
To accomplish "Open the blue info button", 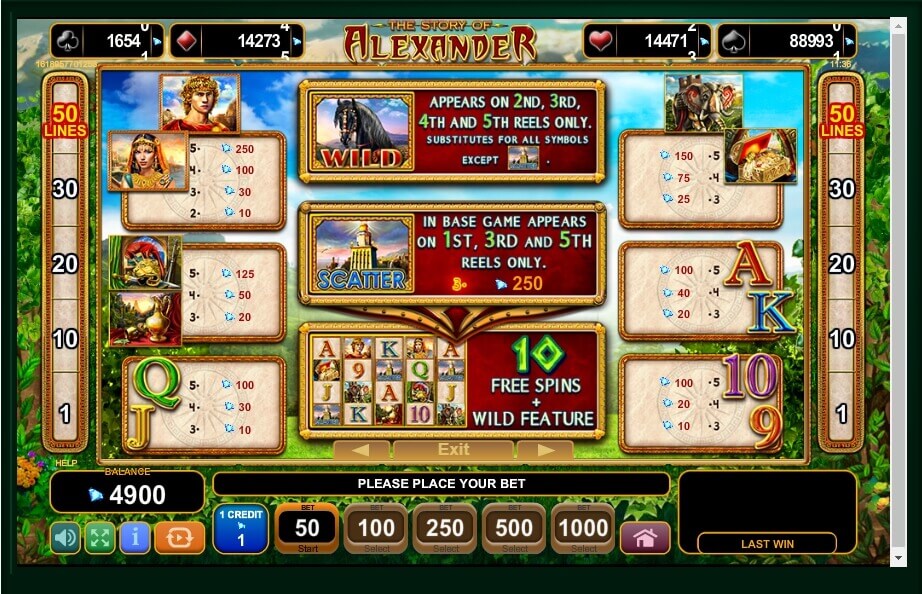I will point(134,538).
